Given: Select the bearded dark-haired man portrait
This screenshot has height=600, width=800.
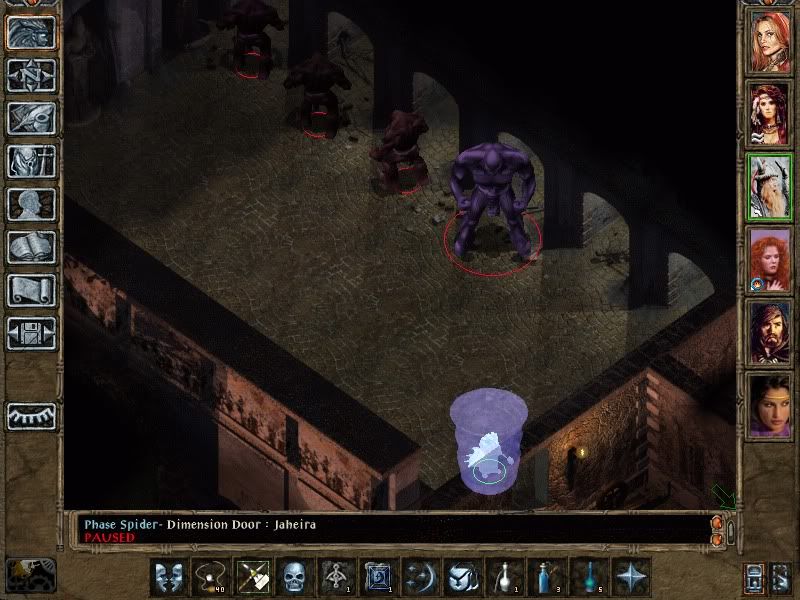Looking at the screenshot, I should (x=770, y=332).
